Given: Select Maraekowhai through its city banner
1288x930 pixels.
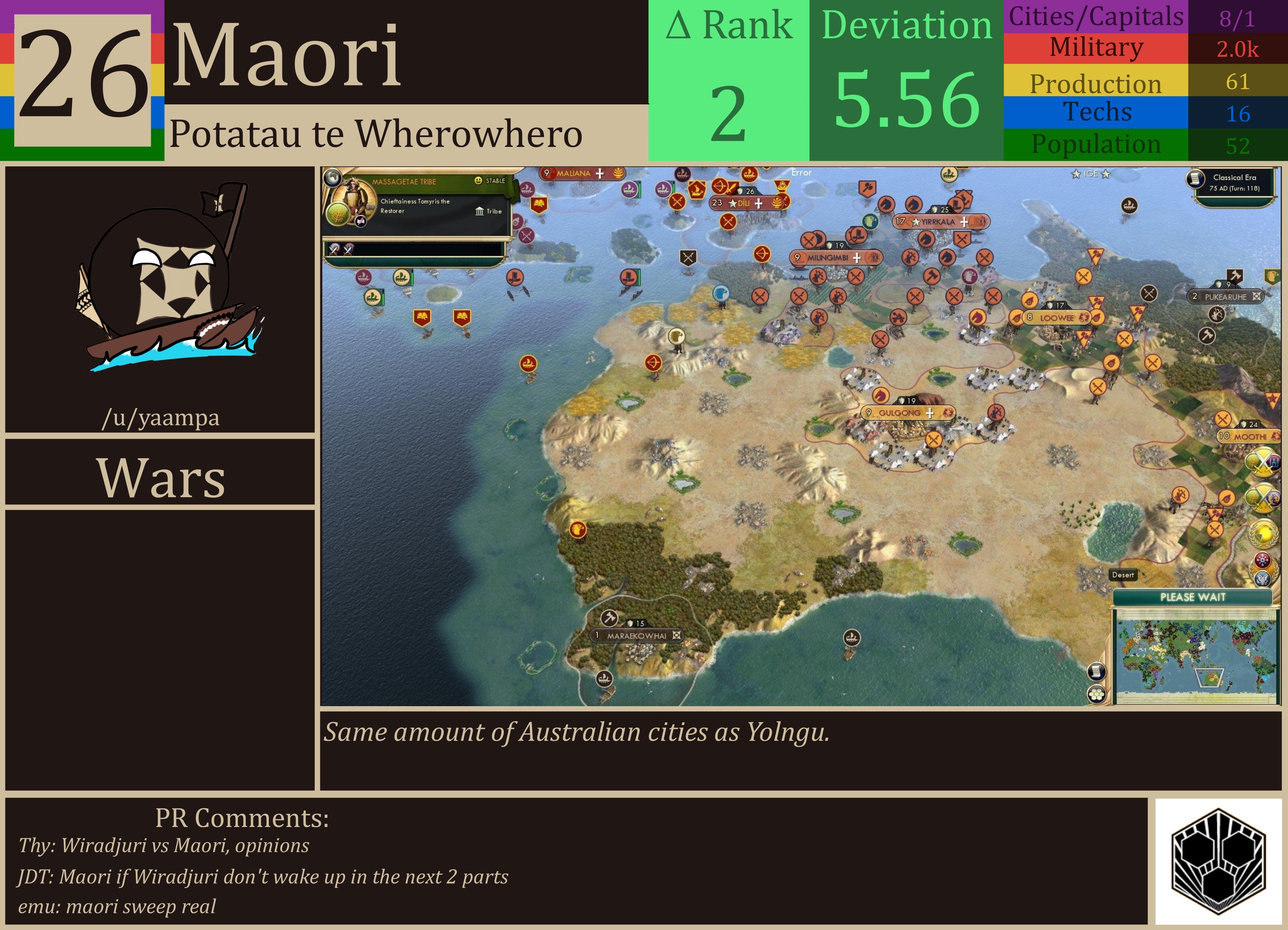Looking at the screenshot, I should 636,636.
